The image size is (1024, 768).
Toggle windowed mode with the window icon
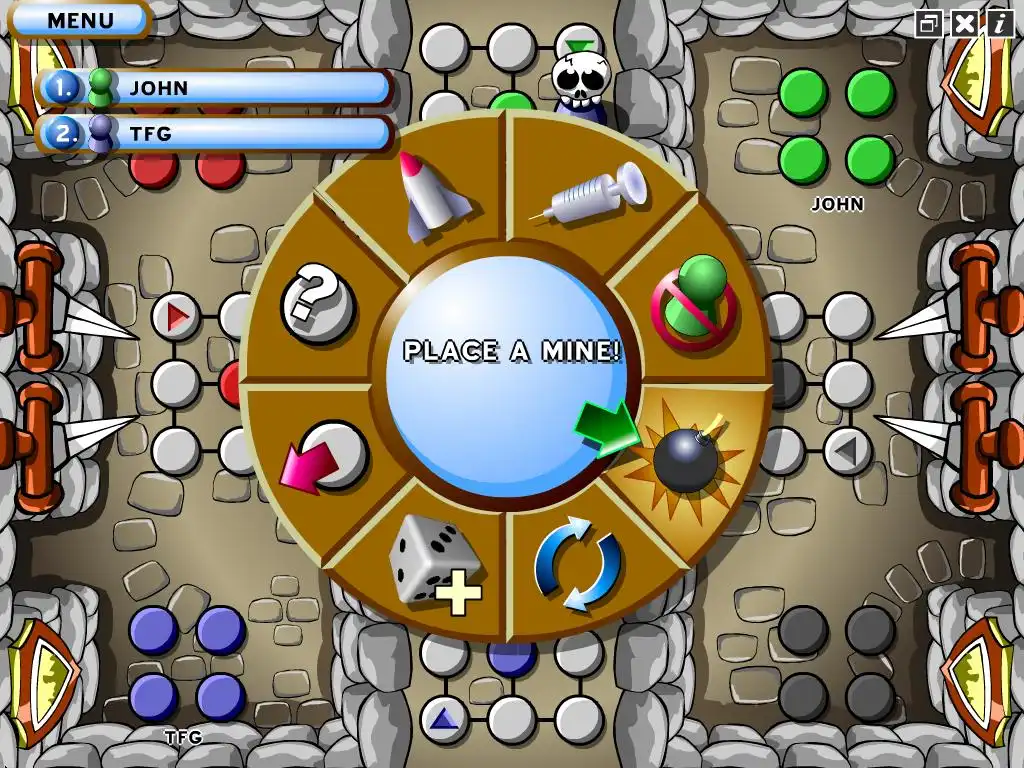point(930,23)
